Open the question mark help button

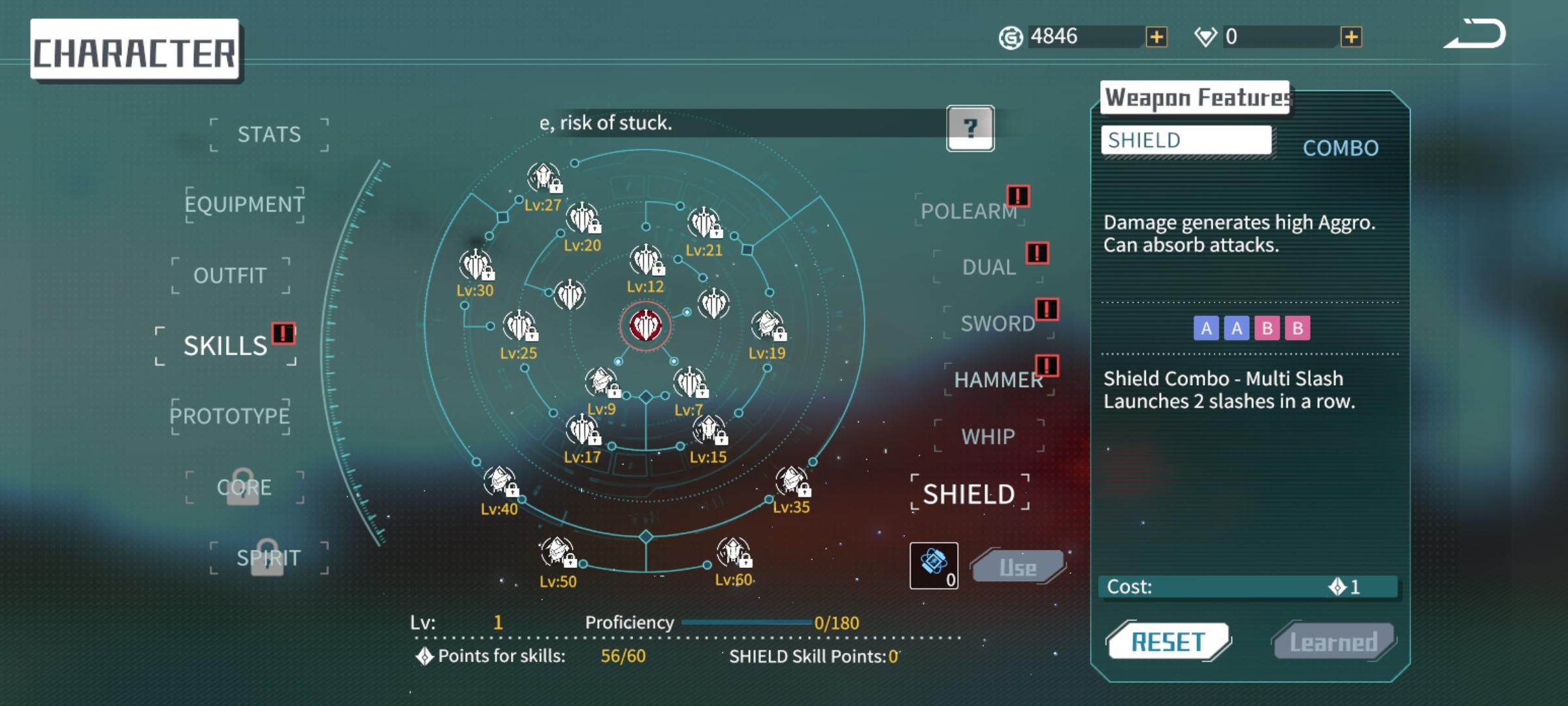click(x=970, y=128)
